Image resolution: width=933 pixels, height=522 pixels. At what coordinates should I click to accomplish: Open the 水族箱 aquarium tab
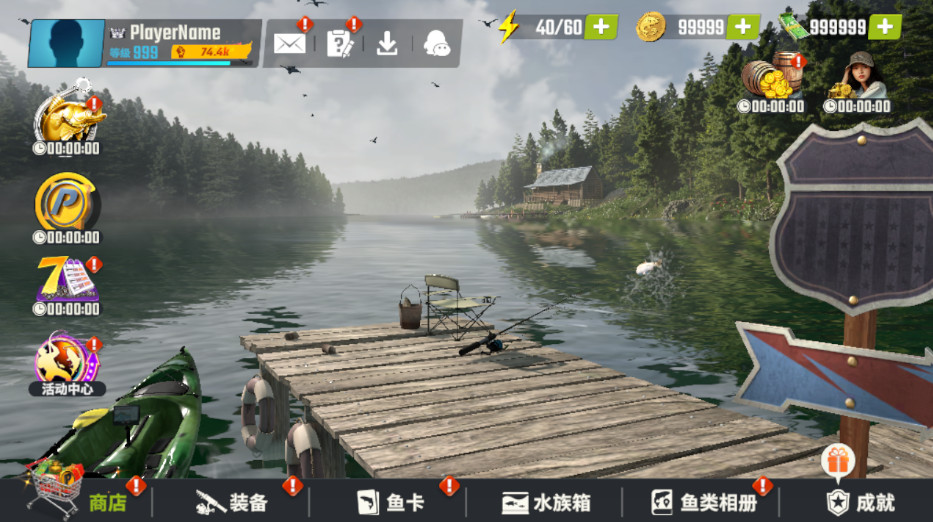[x=543, y=501]
